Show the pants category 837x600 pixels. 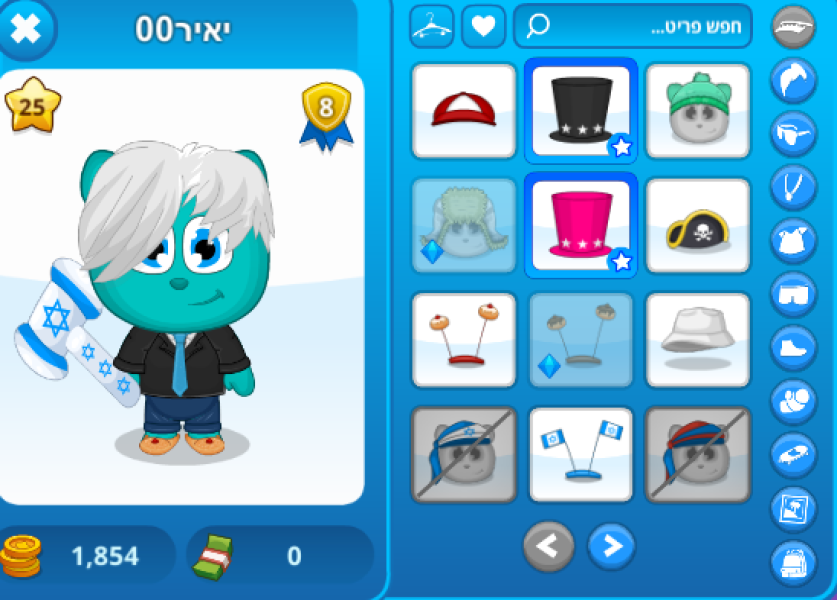[x=793, y=294]
